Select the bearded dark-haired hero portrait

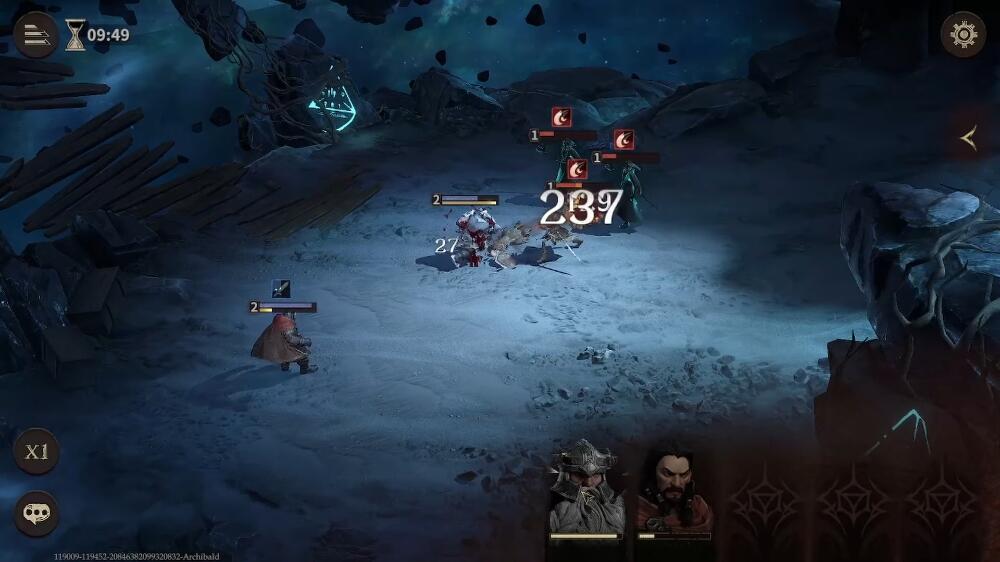(x=674, y=491)
